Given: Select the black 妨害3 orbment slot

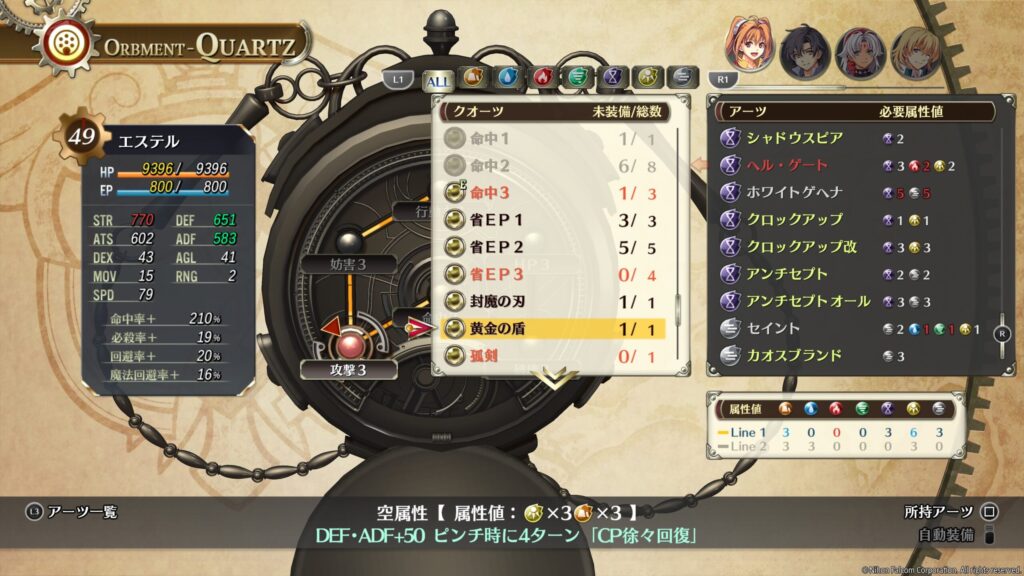Looking at the screenshot, I should point(350,242).
